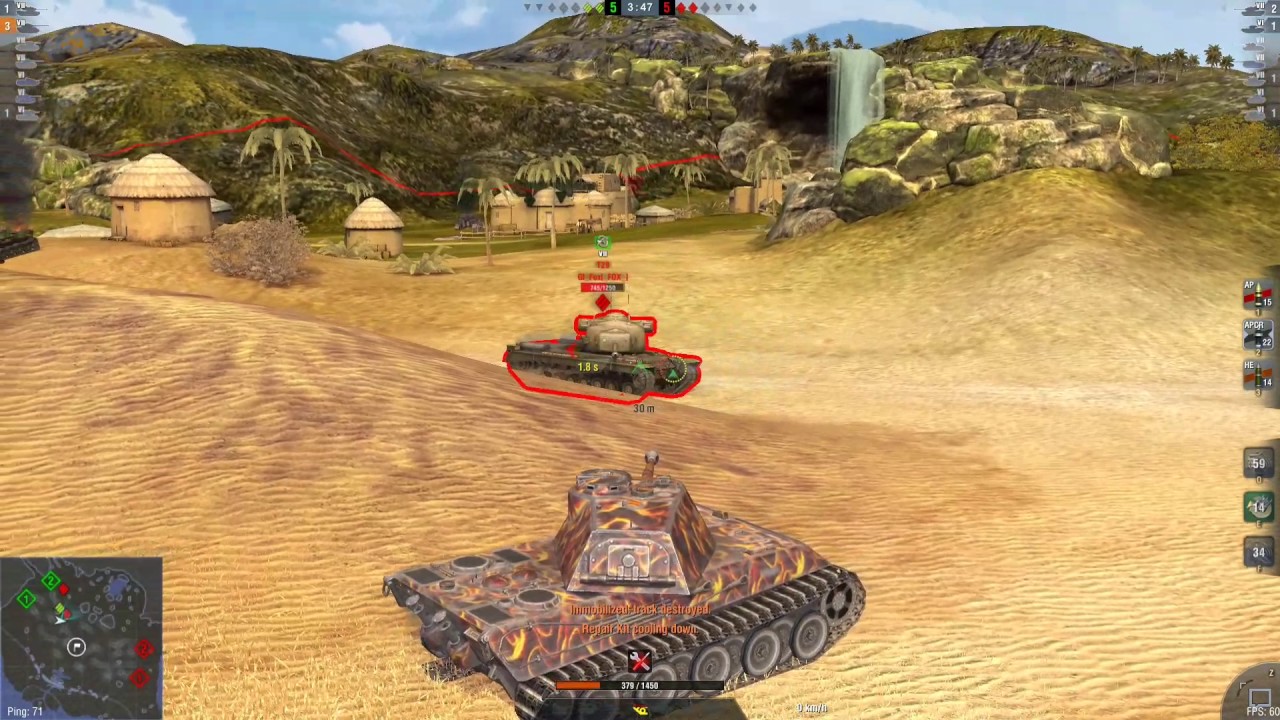Click the GI_Fast_FOX enemy nameplate

point(602,276)
